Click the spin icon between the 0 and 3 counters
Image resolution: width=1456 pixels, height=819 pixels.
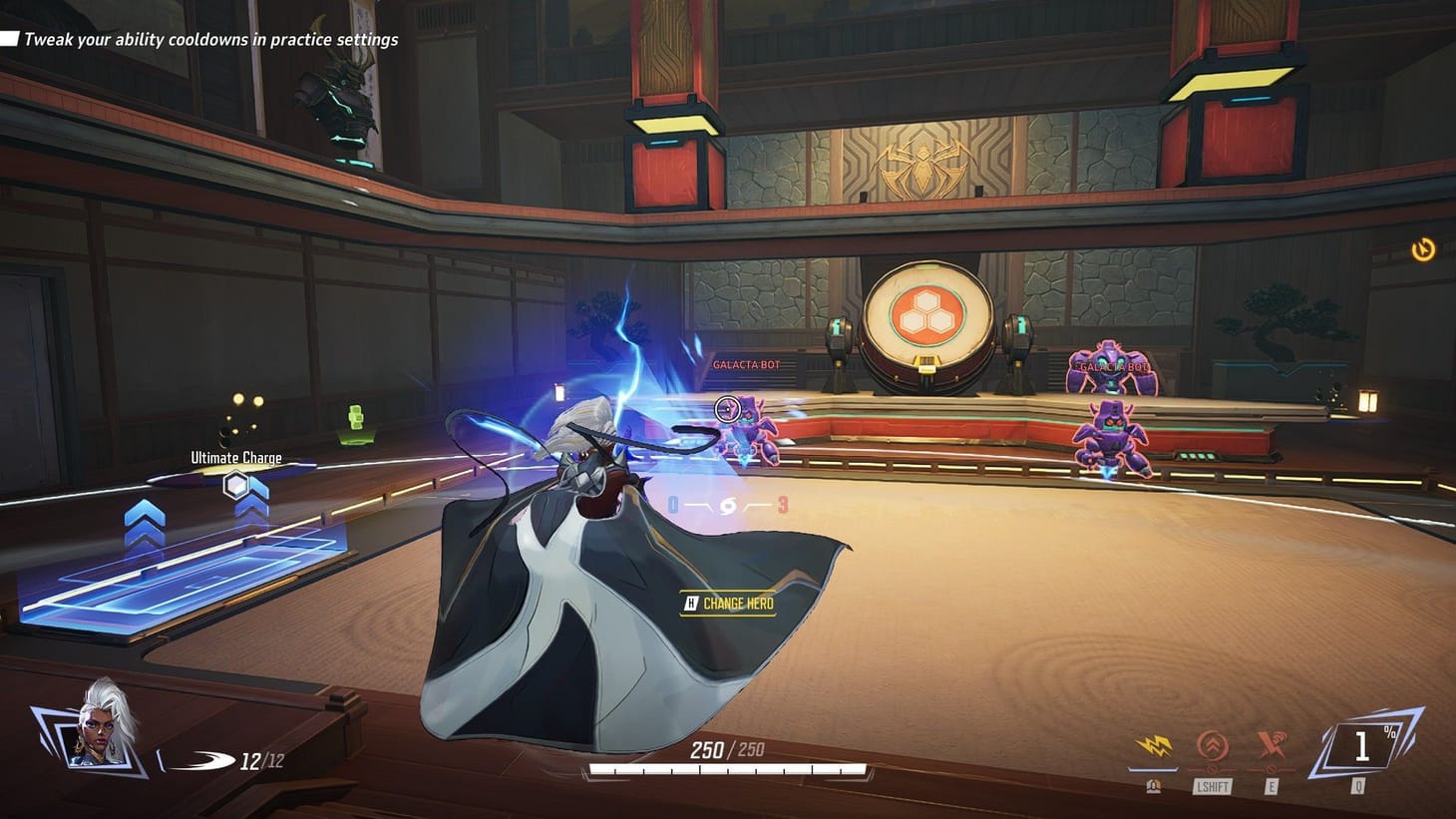[727, 505]
